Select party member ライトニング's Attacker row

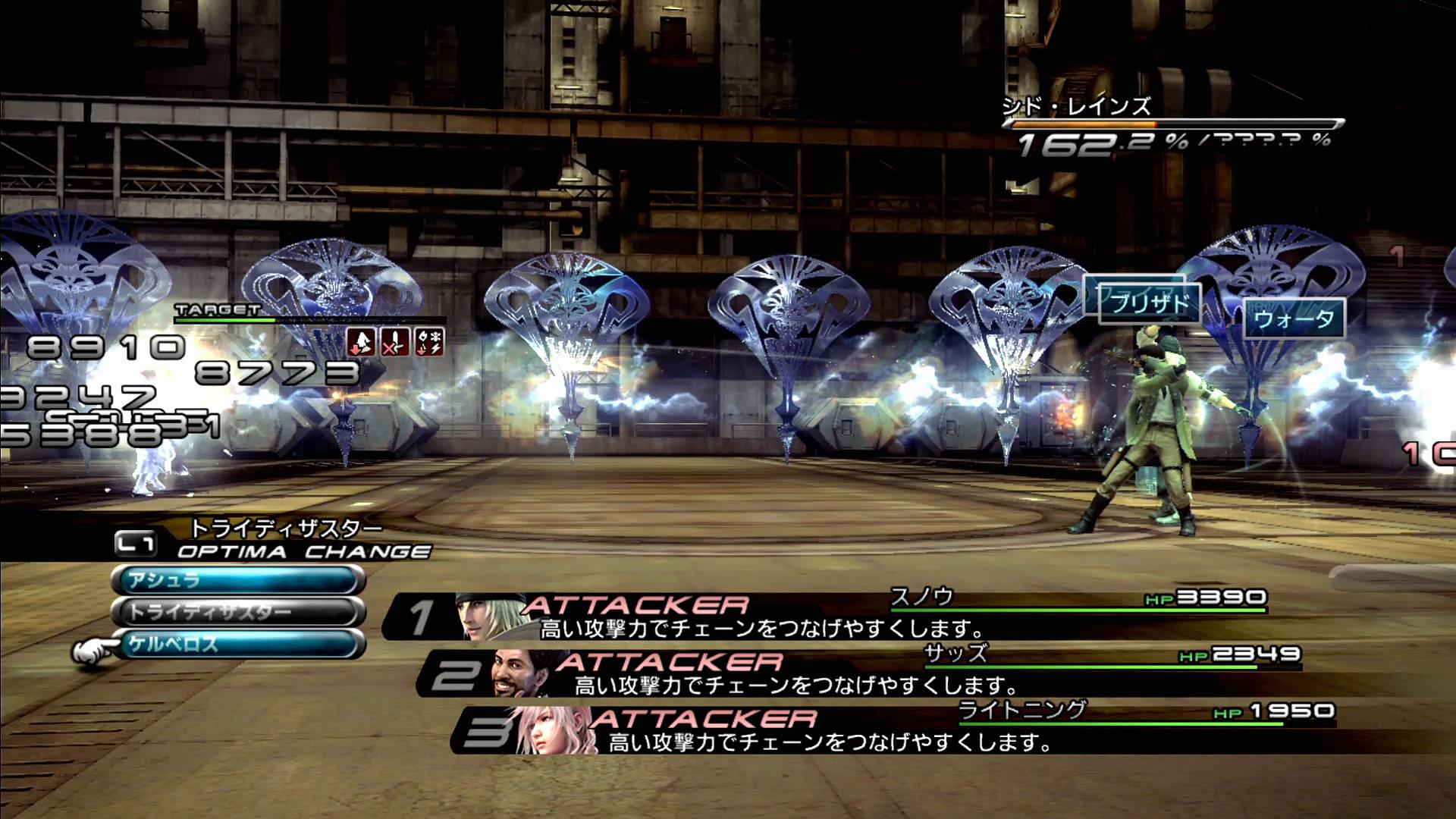(895, 730)
